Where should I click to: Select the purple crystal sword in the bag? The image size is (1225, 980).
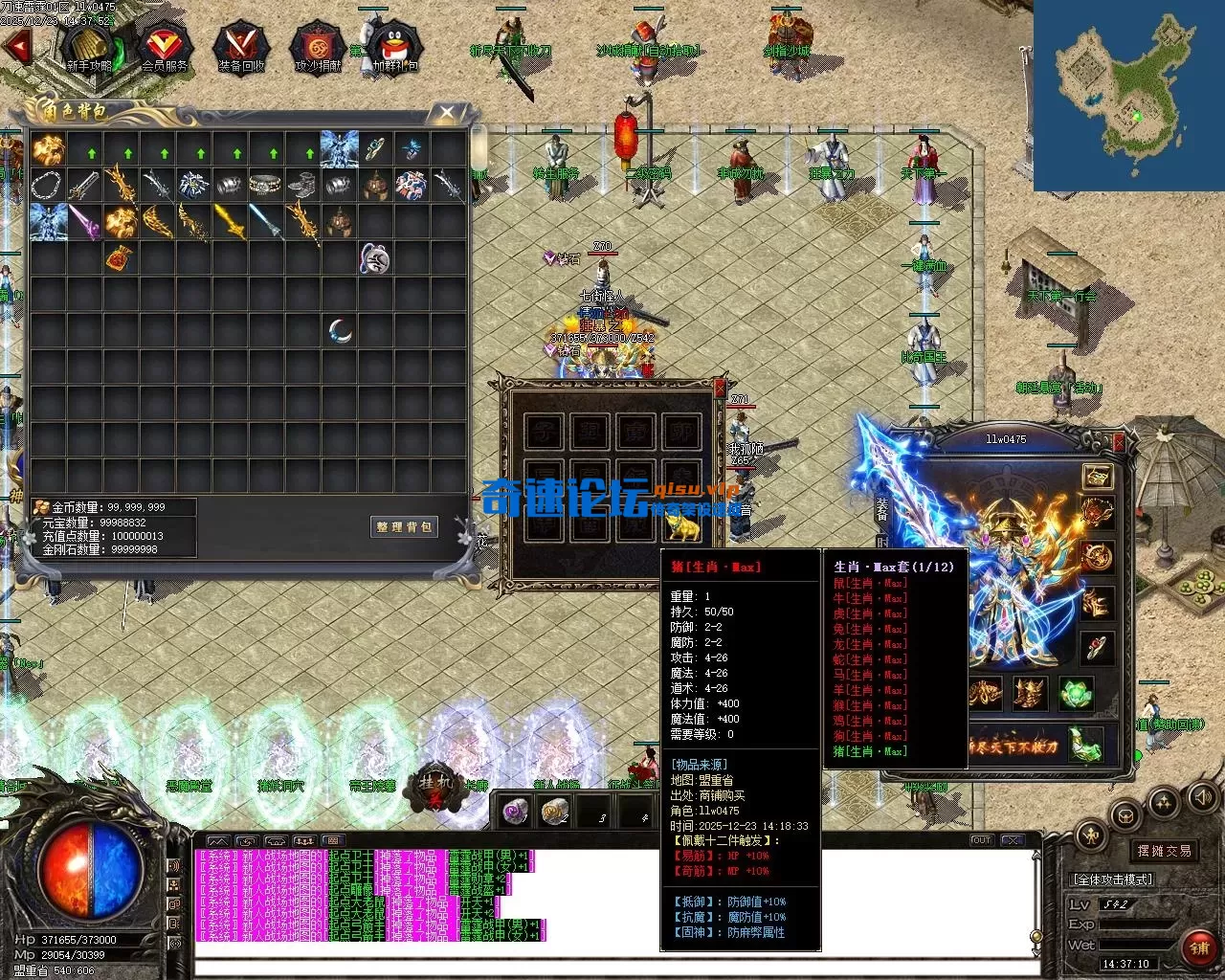[x=83, y=221]
